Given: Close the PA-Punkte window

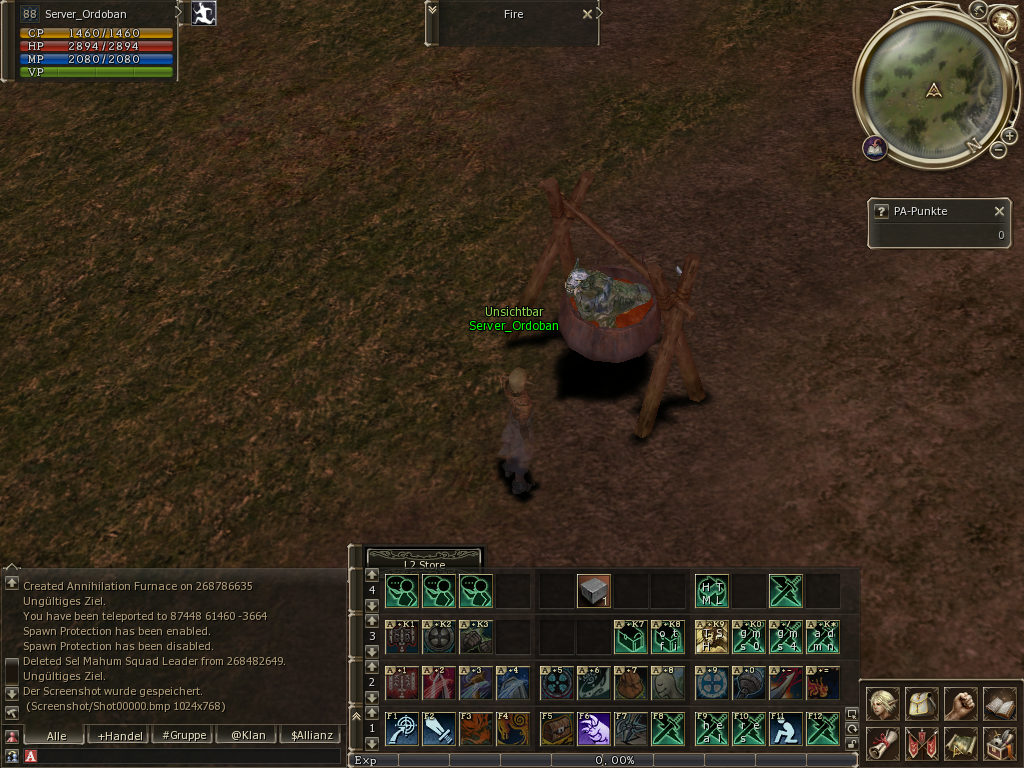Looking at the screenshot, I should pyautogui.click(x=998, y=211).
